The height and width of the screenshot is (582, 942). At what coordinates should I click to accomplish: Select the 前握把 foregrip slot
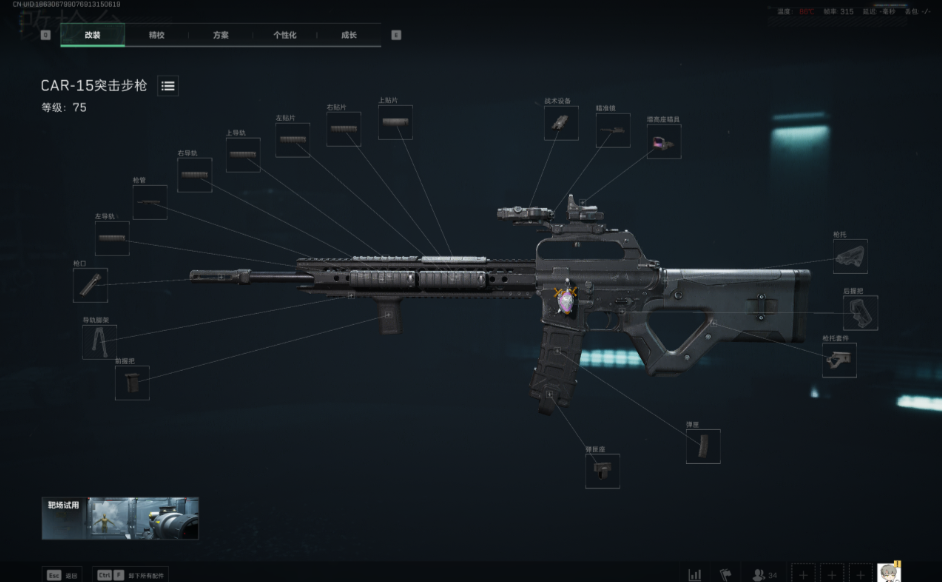132,382
